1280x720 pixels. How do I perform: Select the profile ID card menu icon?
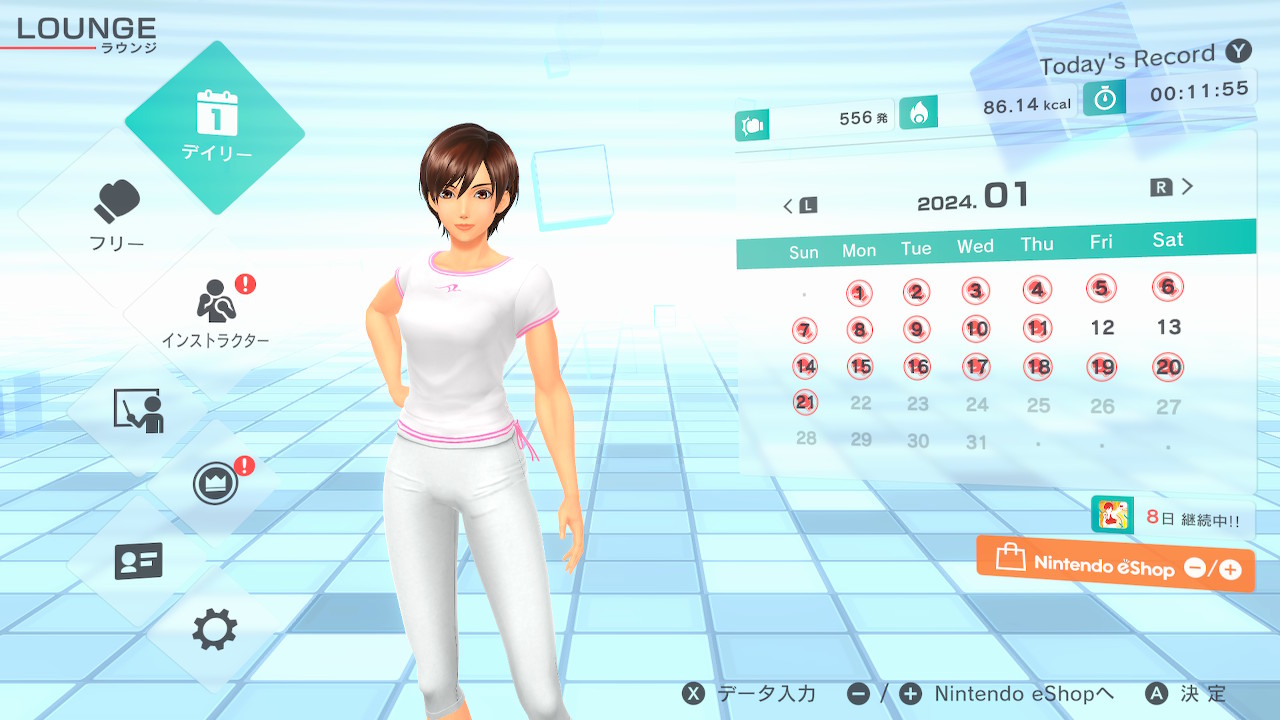[x=138, y=561]
